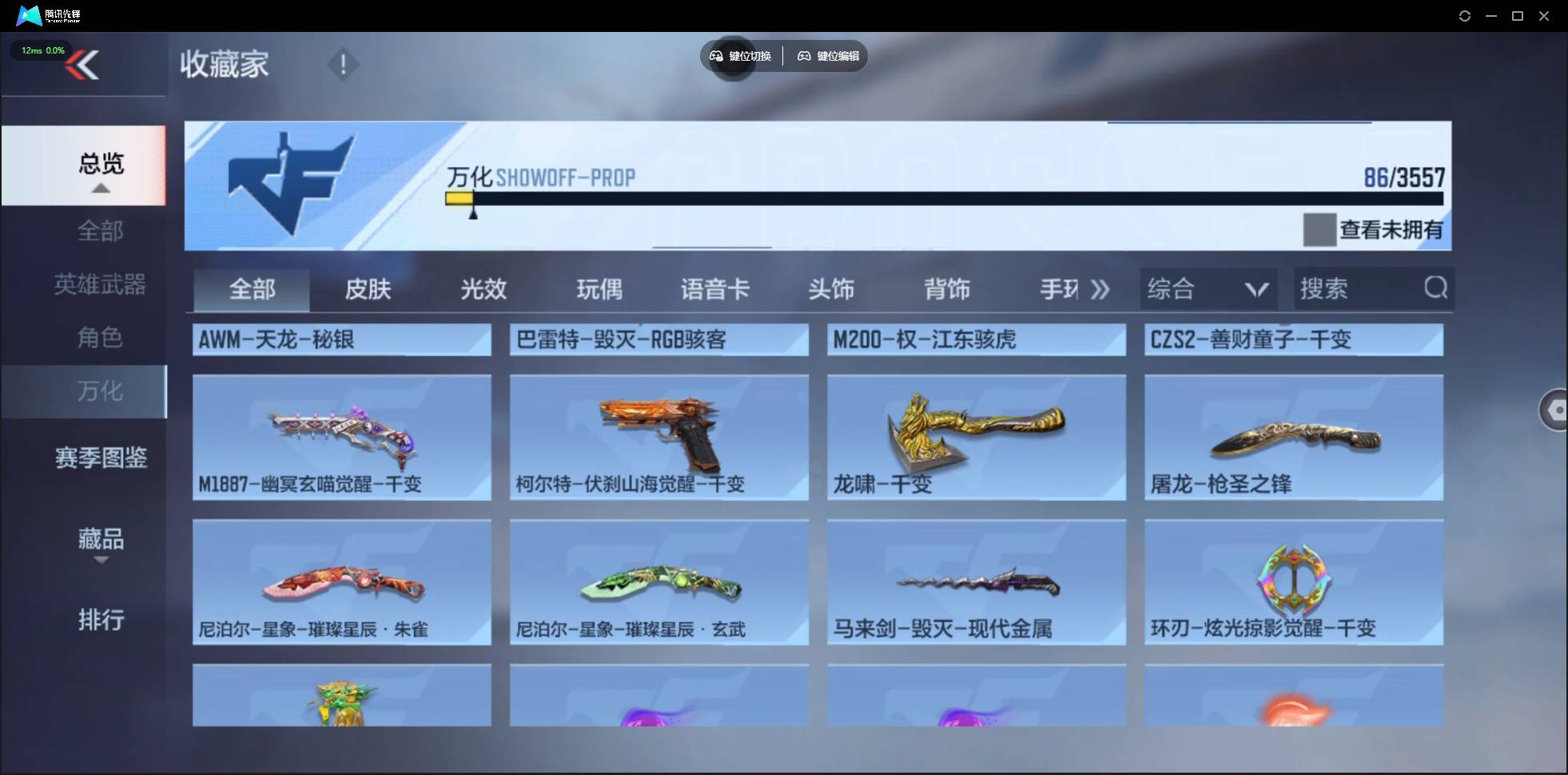Switch to the 皮肤 tab
This screenshot has width=1568, height=775.
point(367,290)
